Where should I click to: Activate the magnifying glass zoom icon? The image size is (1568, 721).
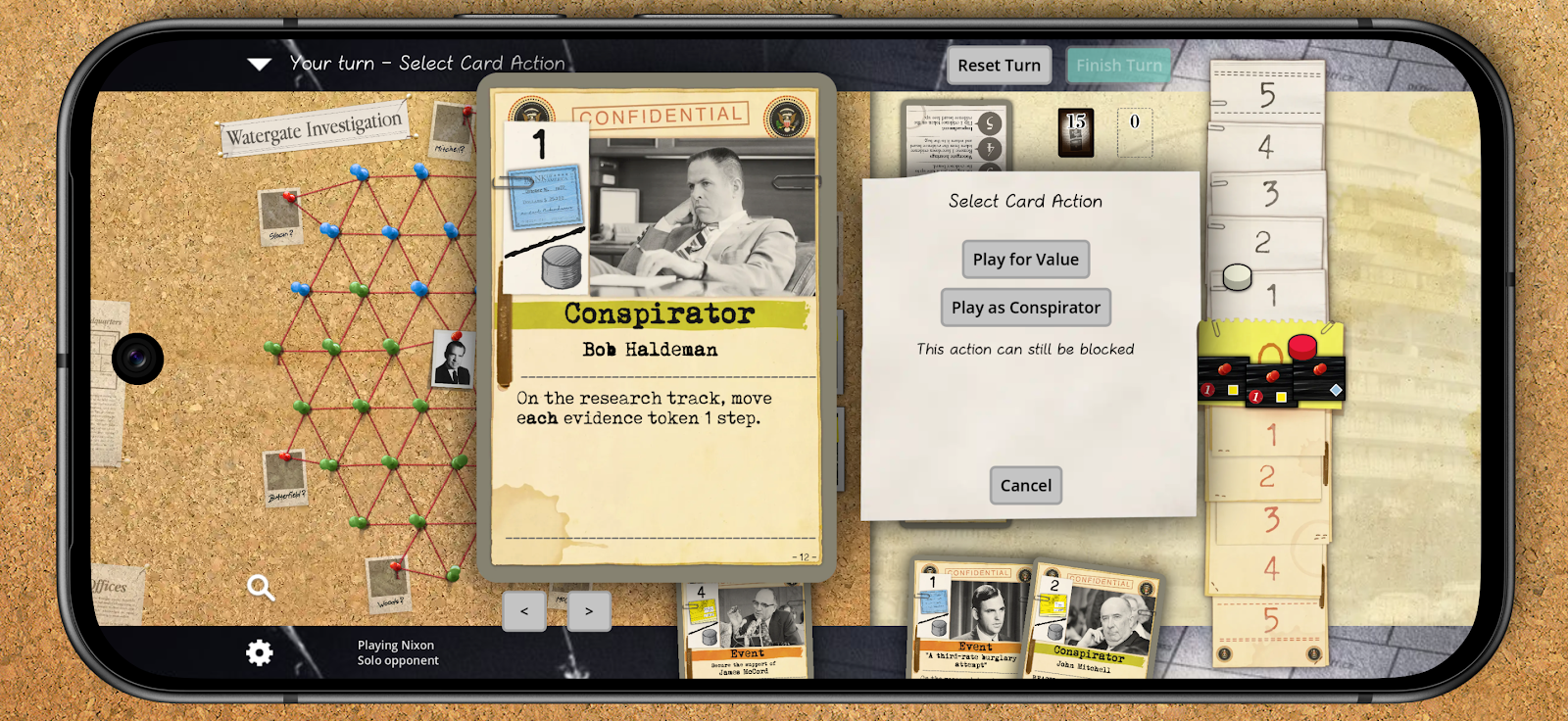click(260, 587)
